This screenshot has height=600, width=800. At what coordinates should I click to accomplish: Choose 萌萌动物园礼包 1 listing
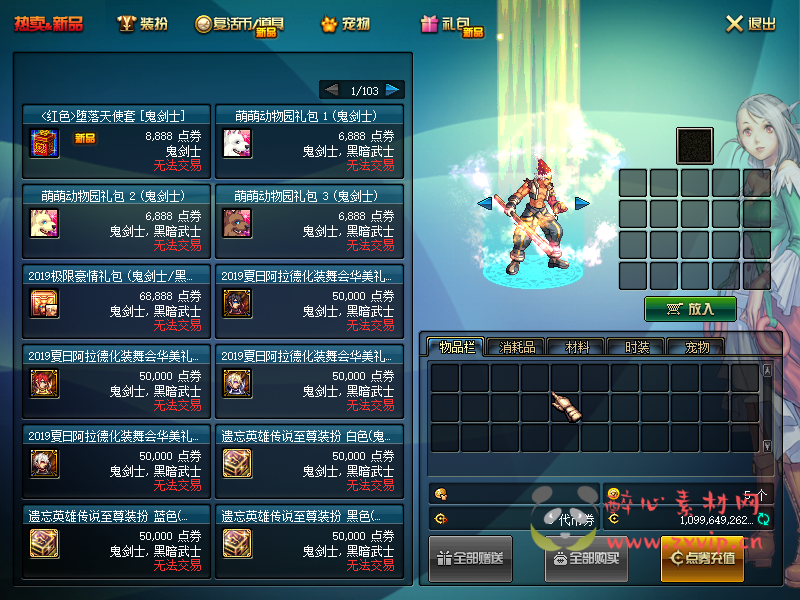tap(238, 144)
